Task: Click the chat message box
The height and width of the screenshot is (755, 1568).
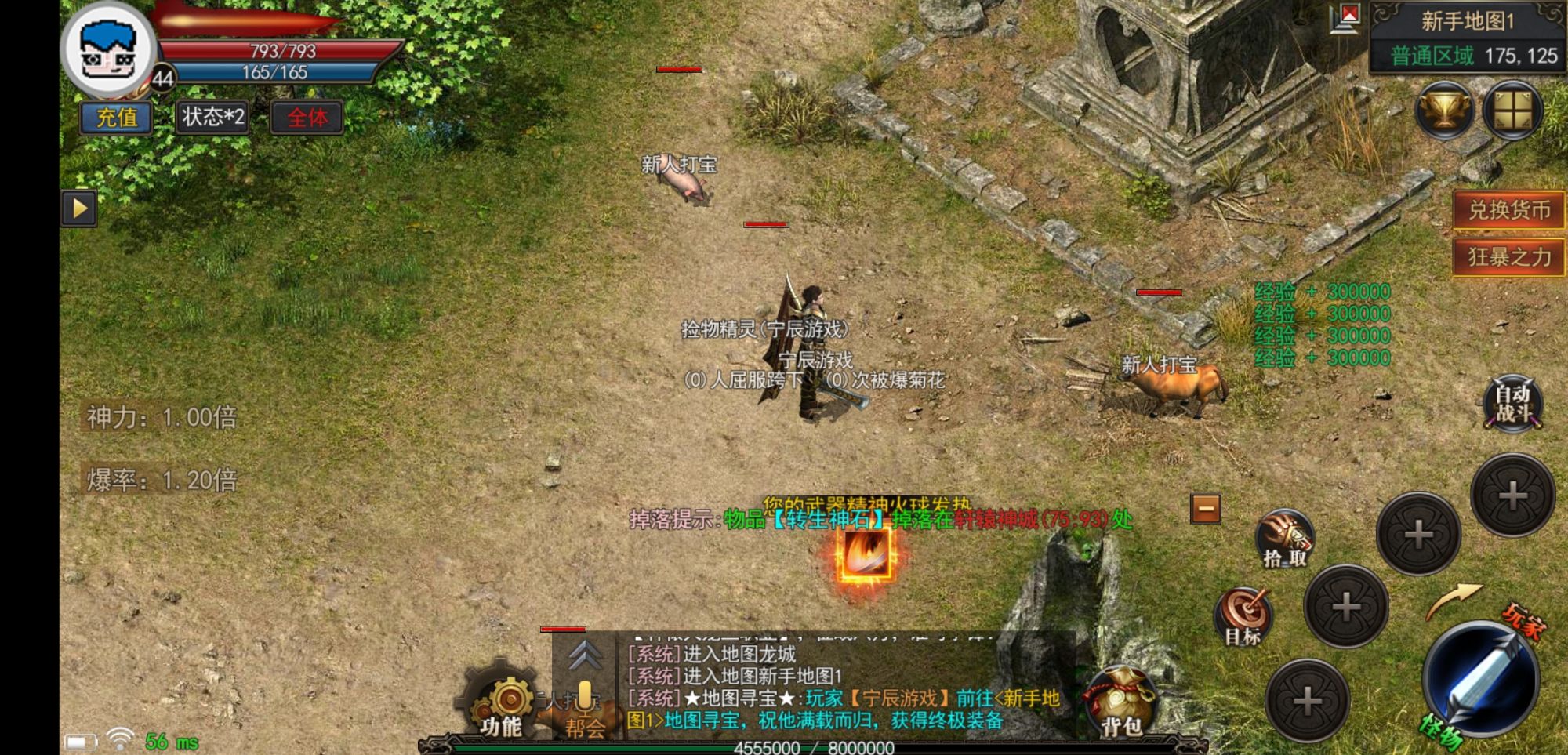Action: tap(843, 687)
